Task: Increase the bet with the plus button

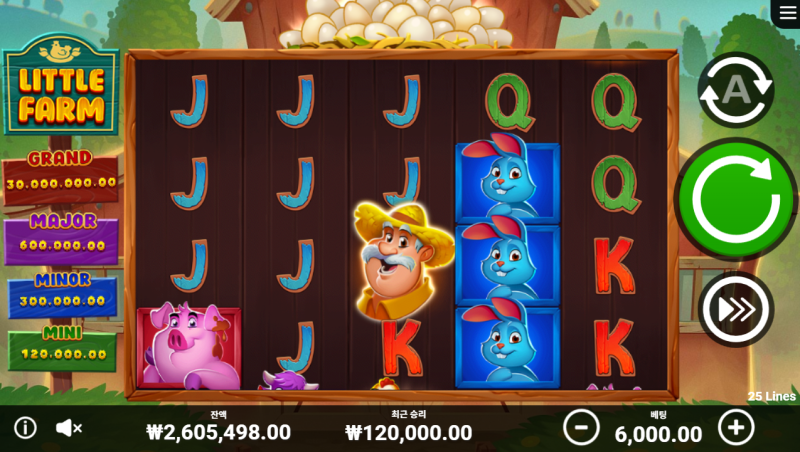Action: point(736,428)
